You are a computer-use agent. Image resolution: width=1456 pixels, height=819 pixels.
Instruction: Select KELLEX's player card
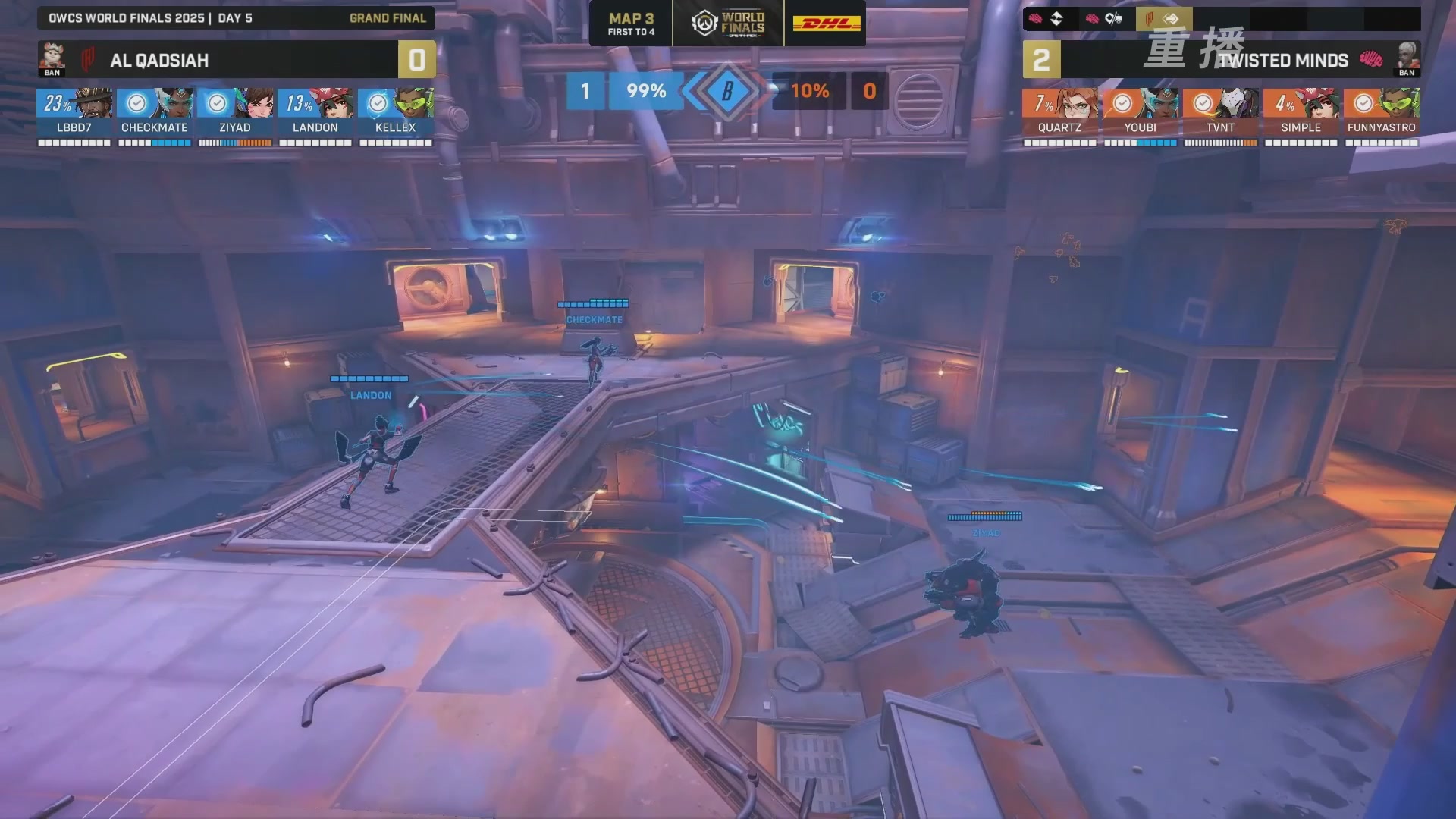pyautogui.click(x=396, y=112)
